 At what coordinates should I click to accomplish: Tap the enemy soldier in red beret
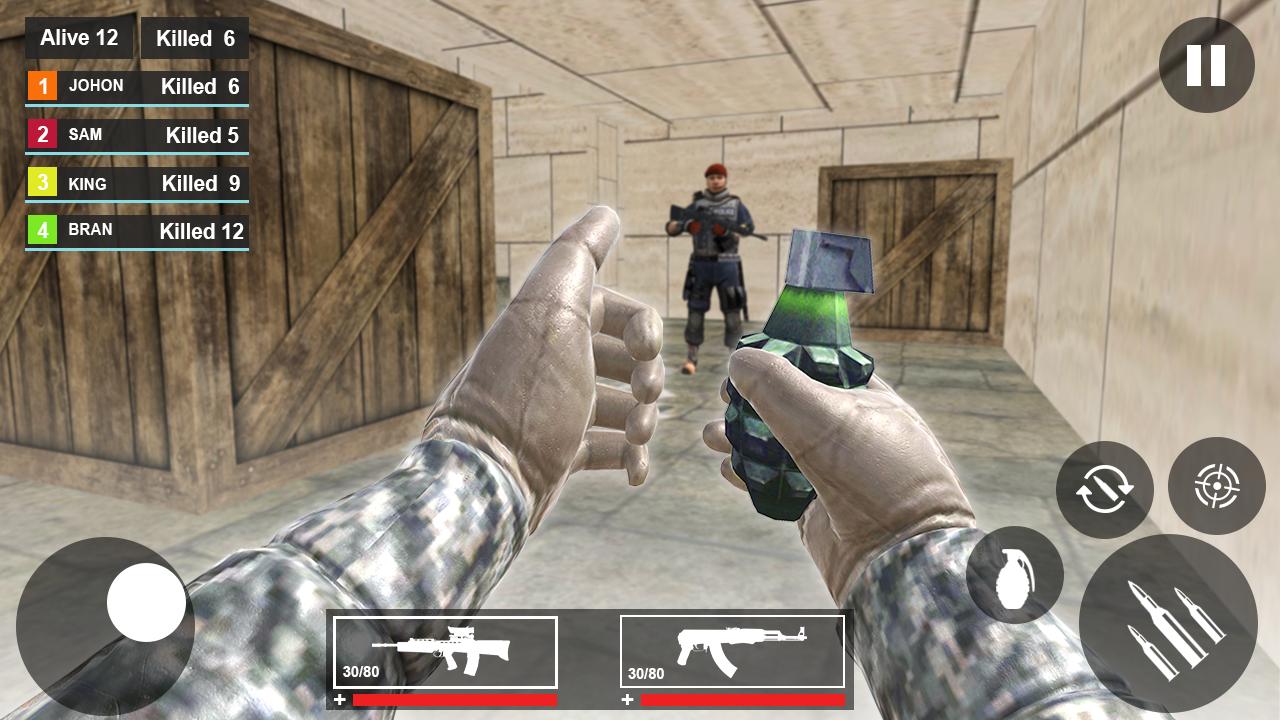click(x=710, y=250)
